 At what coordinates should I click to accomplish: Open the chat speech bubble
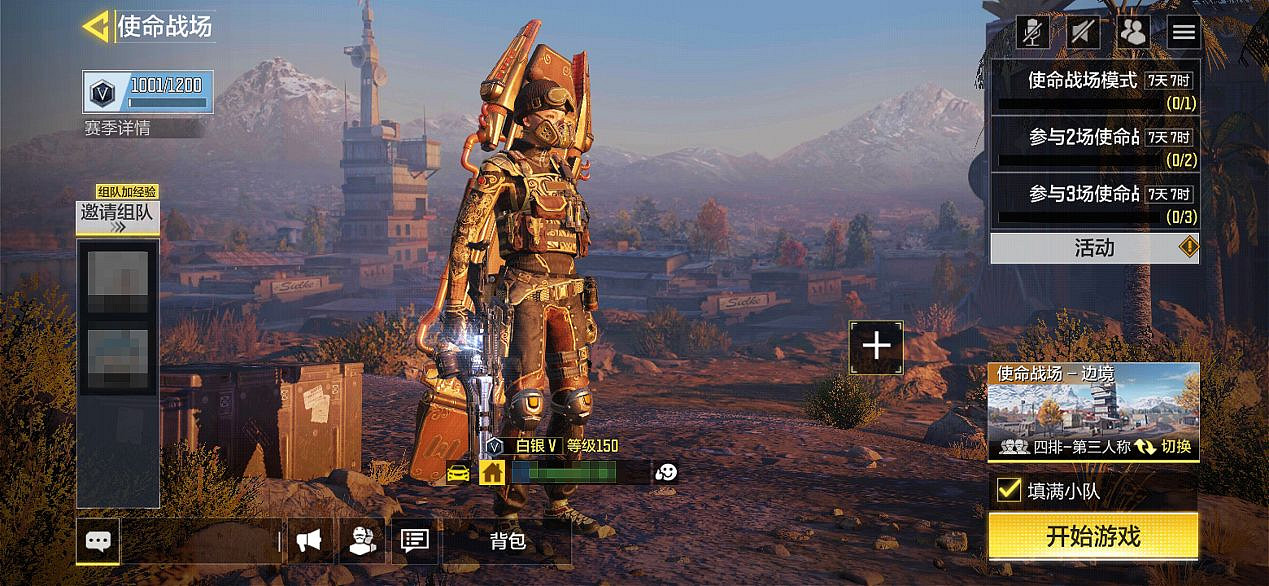[x=98, y=541]
